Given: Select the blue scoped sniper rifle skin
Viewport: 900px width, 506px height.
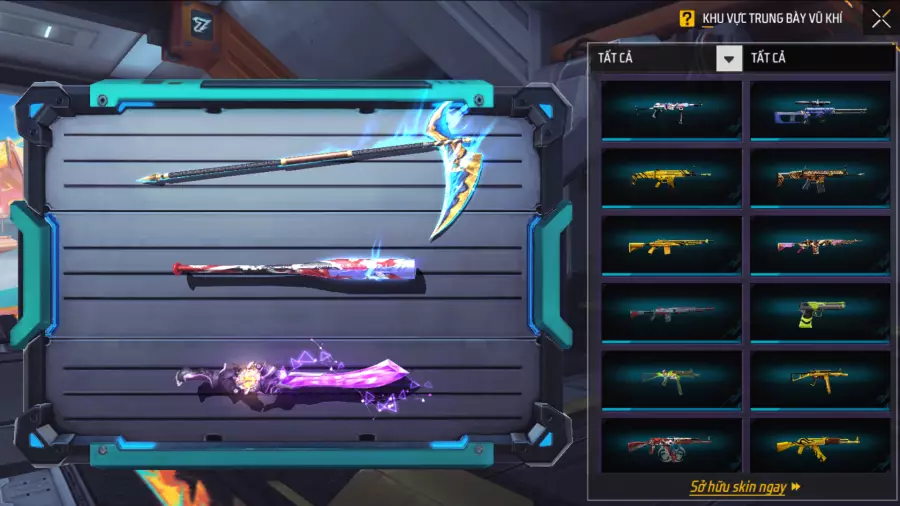Looking at the screenshot, I should [820, 110].
